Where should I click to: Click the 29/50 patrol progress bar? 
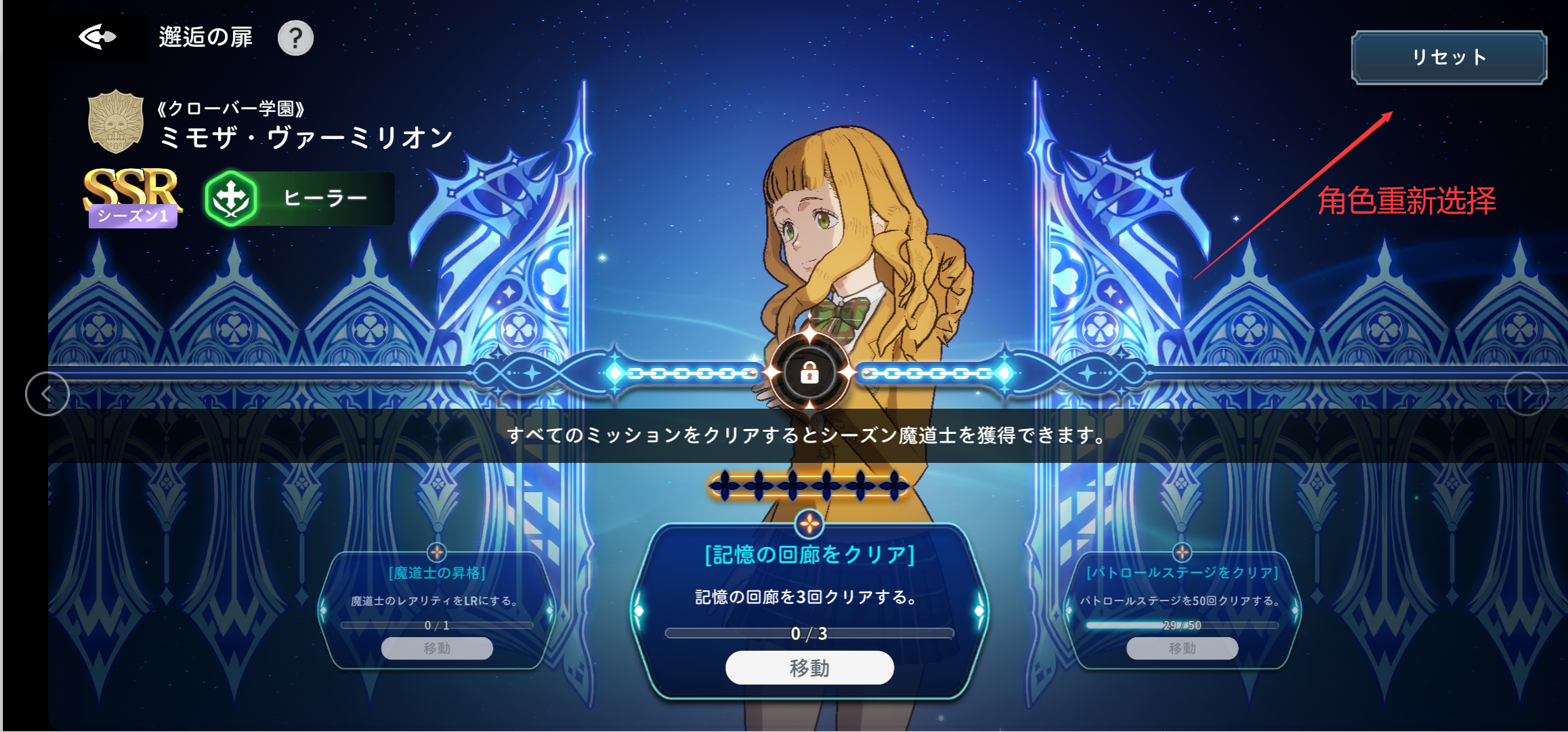point(1181,625)
